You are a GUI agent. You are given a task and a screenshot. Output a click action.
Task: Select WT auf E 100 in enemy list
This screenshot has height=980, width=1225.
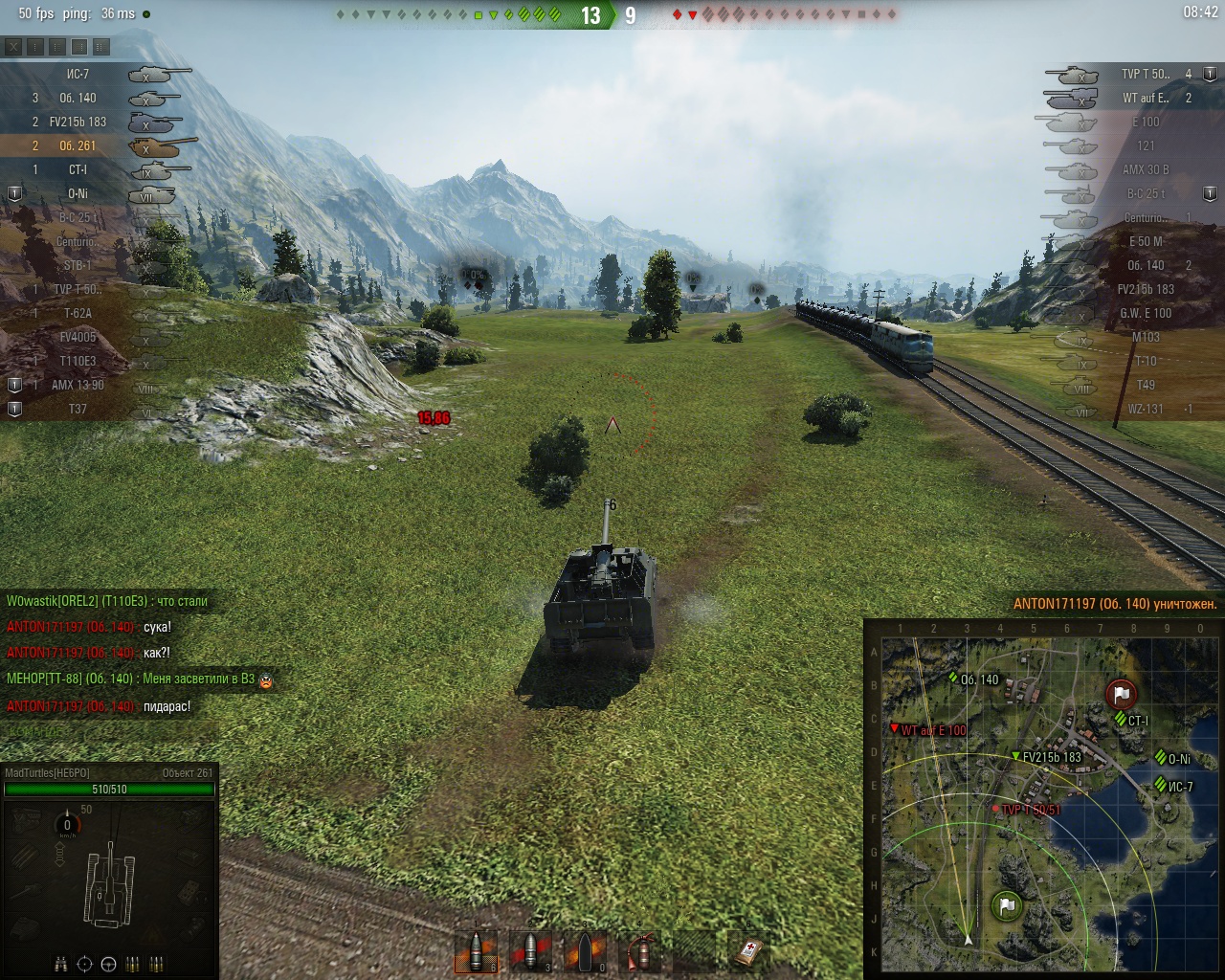point(1145,98)
